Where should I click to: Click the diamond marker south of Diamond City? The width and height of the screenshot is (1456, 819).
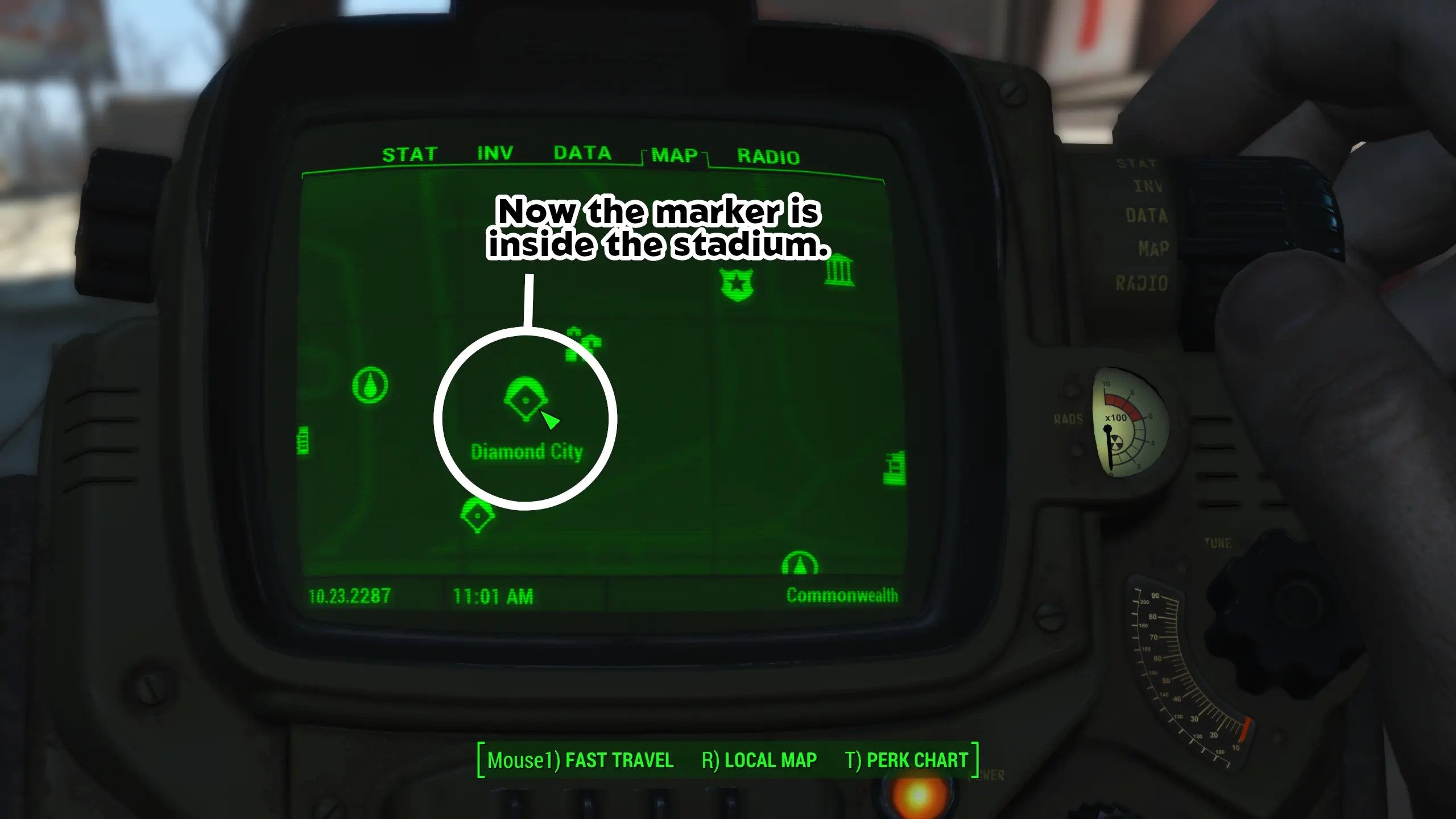click(x=477, y=515)
